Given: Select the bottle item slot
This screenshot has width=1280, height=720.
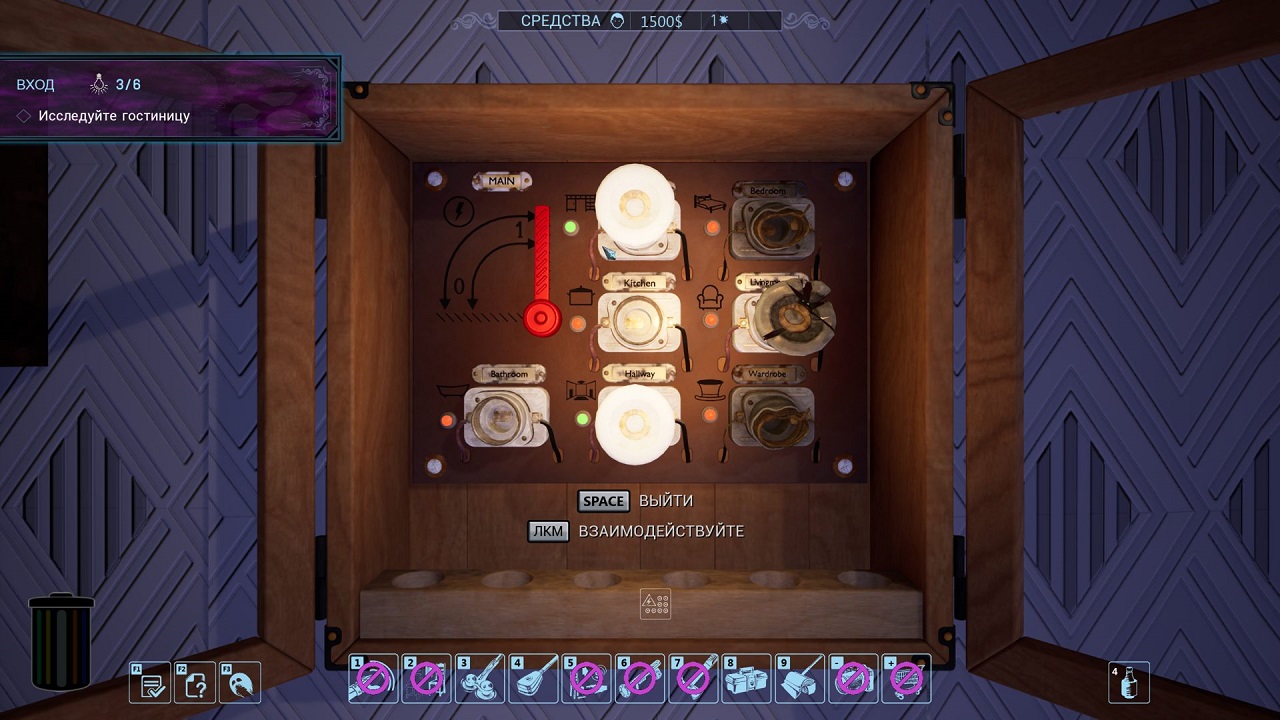Looking at the screenshot, I should [1129, 682].
